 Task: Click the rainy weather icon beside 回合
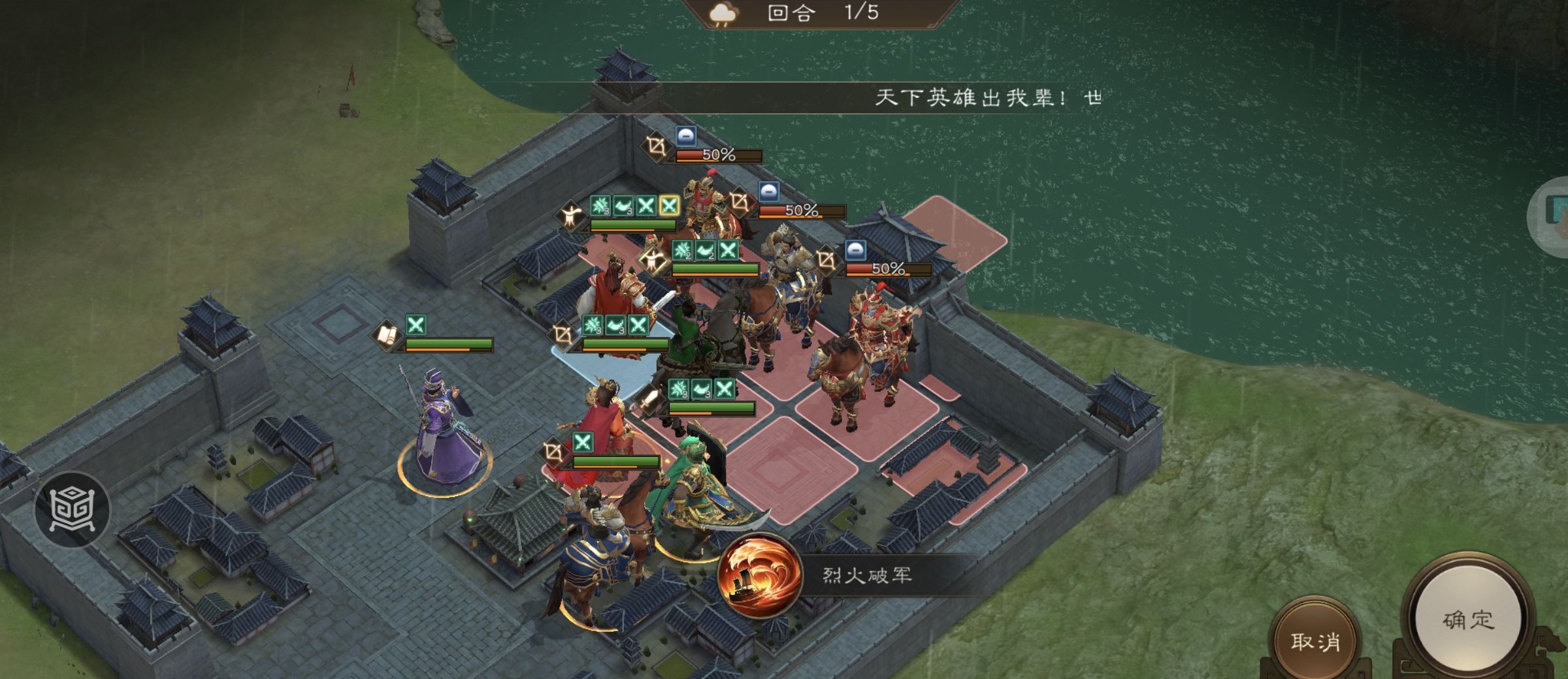click(723, 13)
